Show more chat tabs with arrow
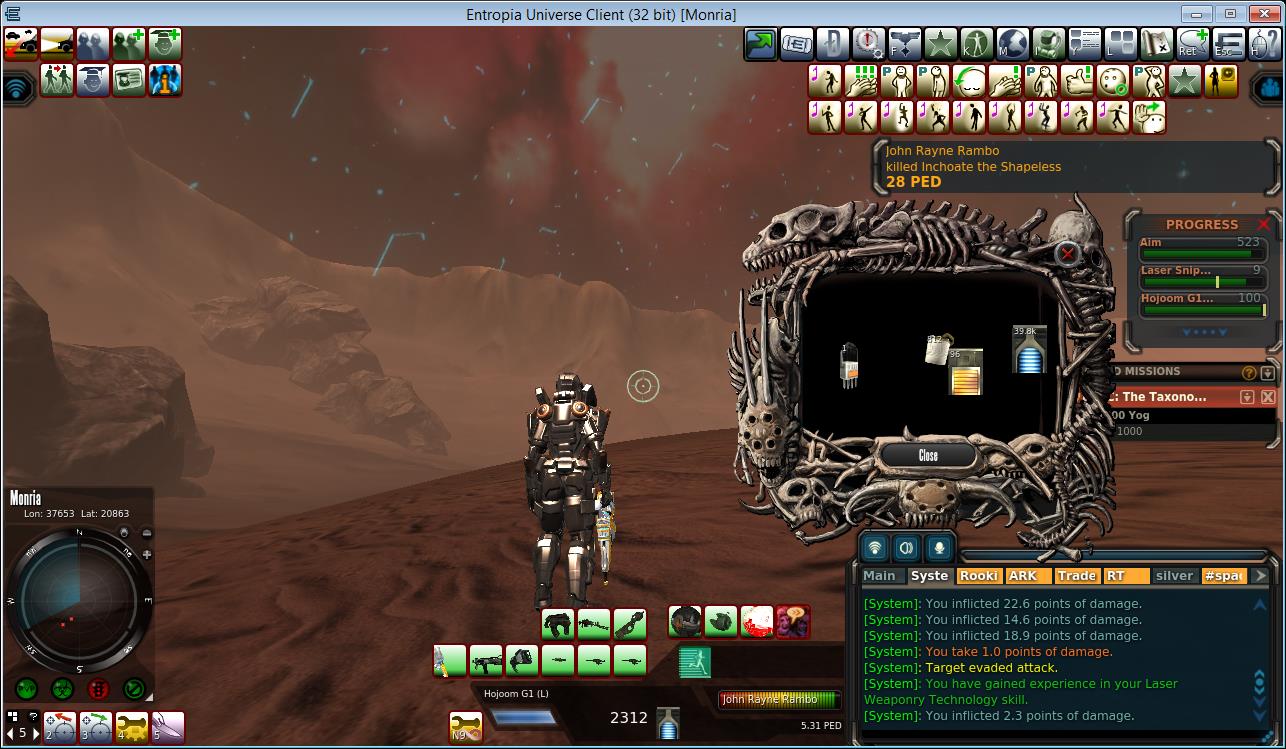Viewport: 1286px width, 749px height. (x=1260, y=576)
